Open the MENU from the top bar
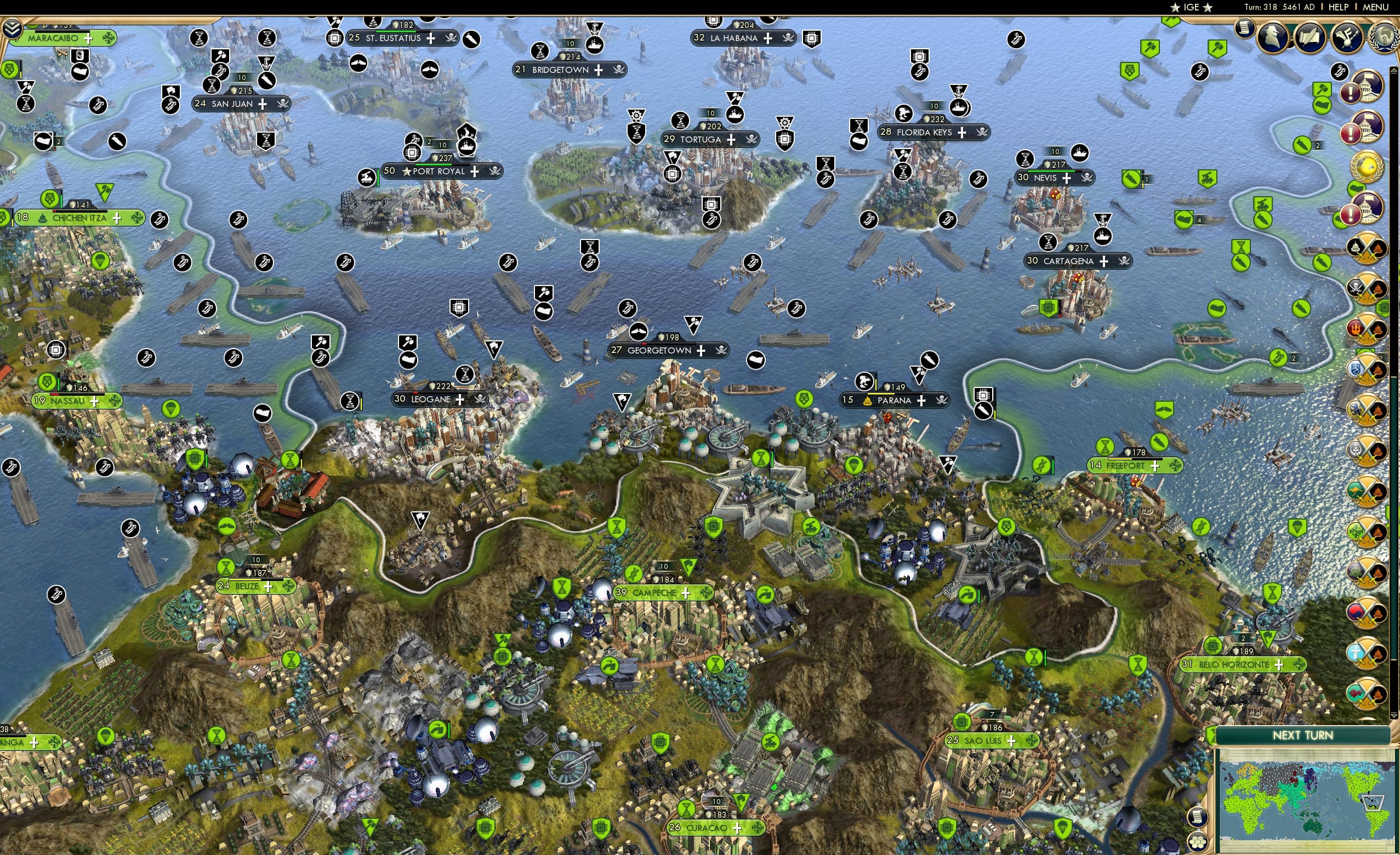1400x855 pixels. (x=1375, y=7)
